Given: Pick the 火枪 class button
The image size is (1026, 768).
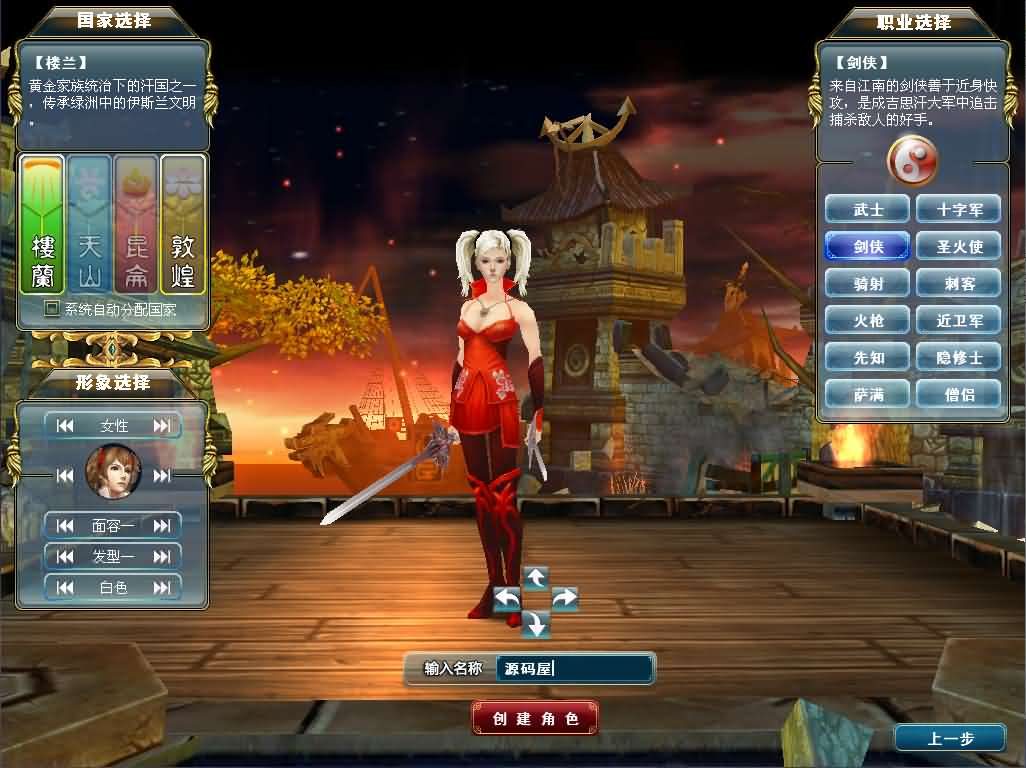Looking at the screenshot, I should pyautogui.click(x=867, y=320).
